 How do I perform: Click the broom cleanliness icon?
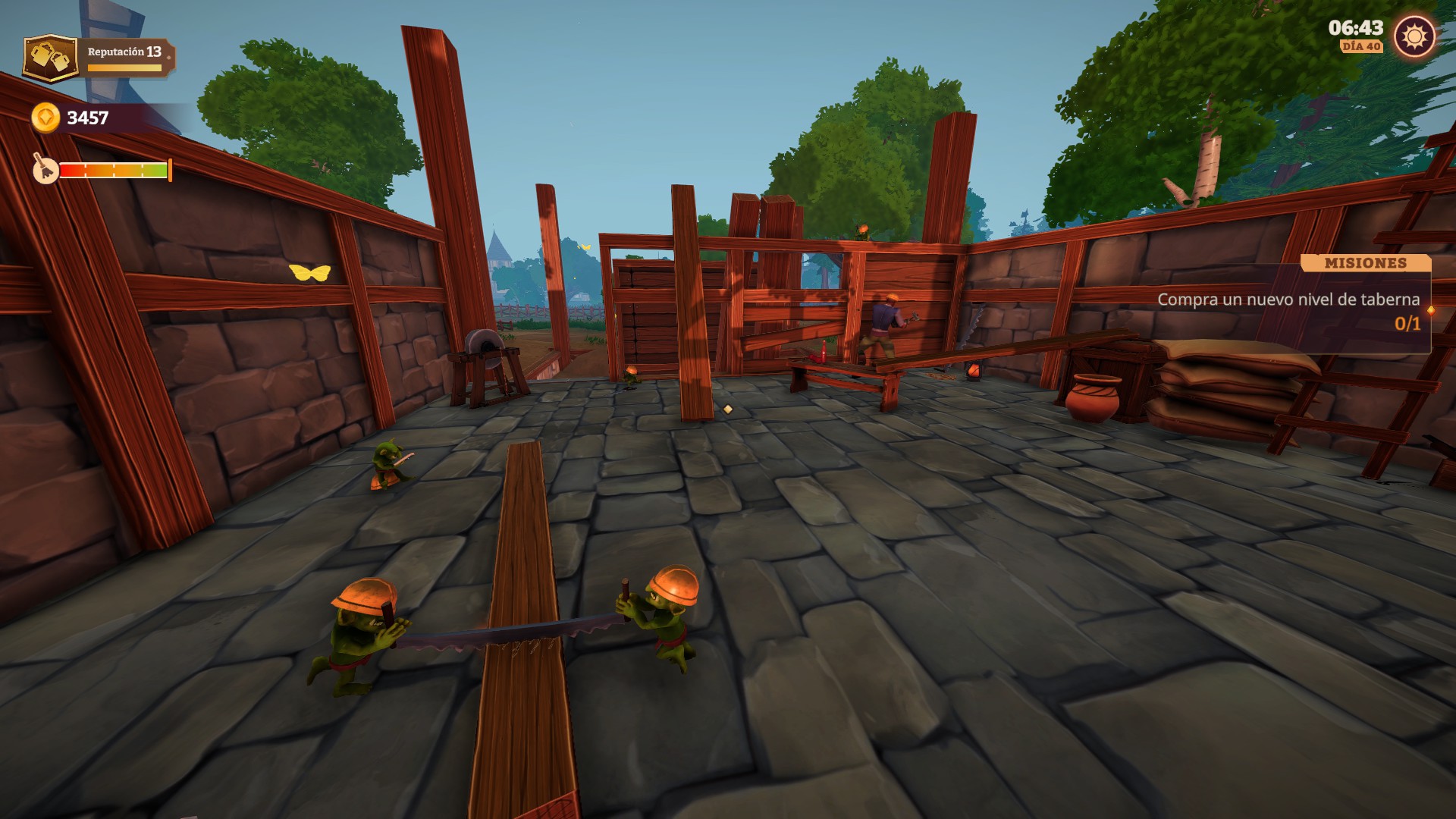[x=45, y=170]
